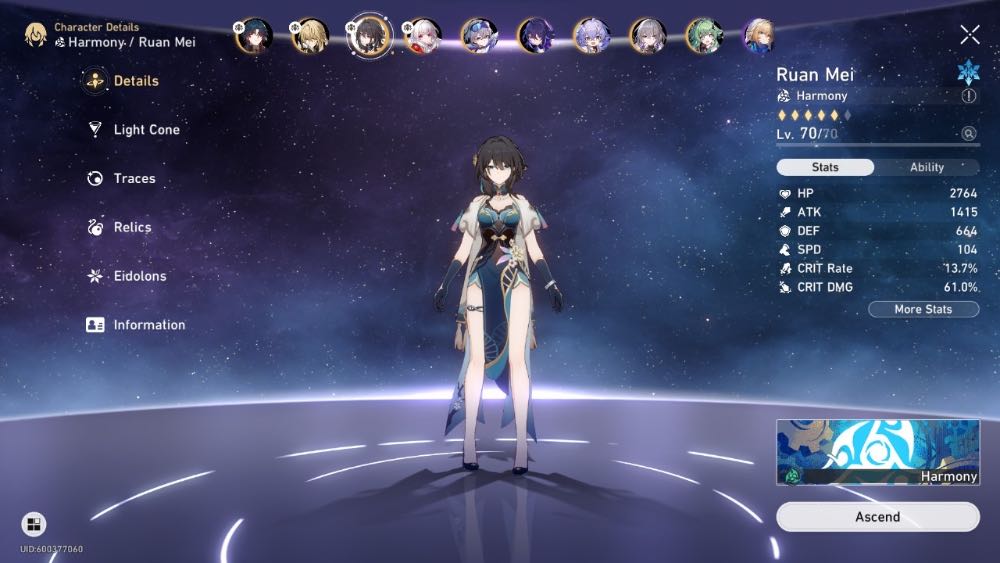Open the four-square grid icon
The width and height of the screenshot is (1000, 563).
33,524
